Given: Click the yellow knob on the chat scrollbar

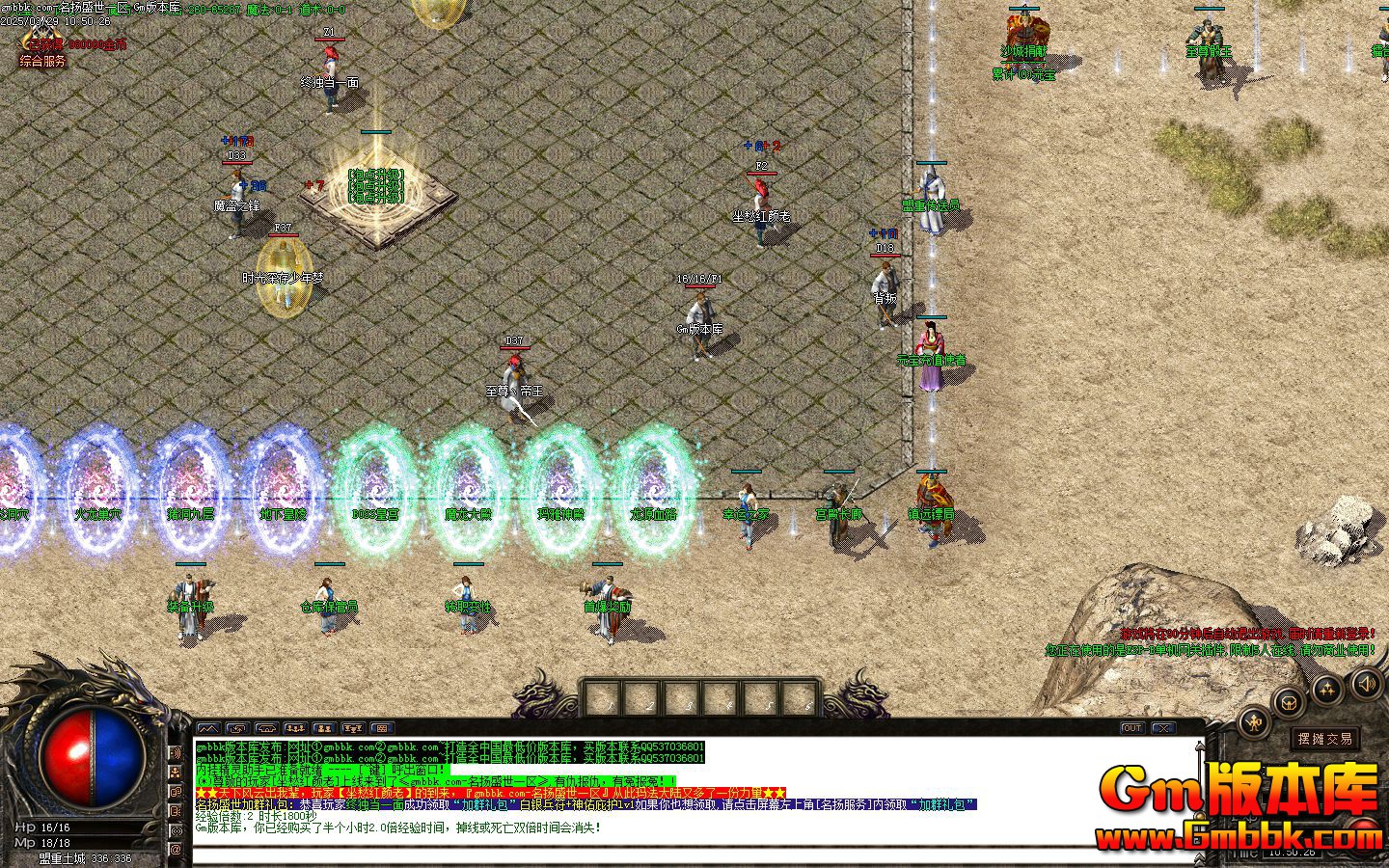Looking at the screenshot, I should coord(1200,817).
